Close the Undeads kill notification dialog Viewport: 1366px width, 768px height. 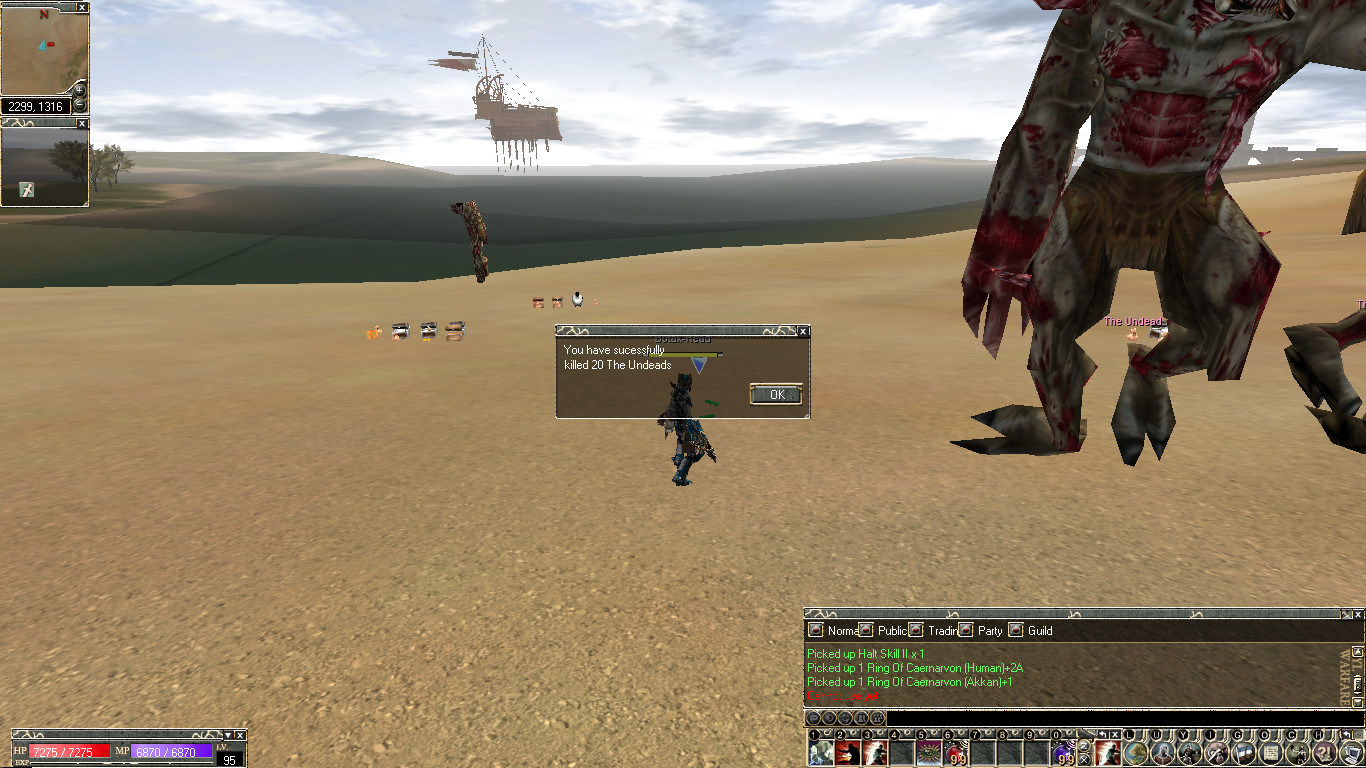tap(802, 331)
